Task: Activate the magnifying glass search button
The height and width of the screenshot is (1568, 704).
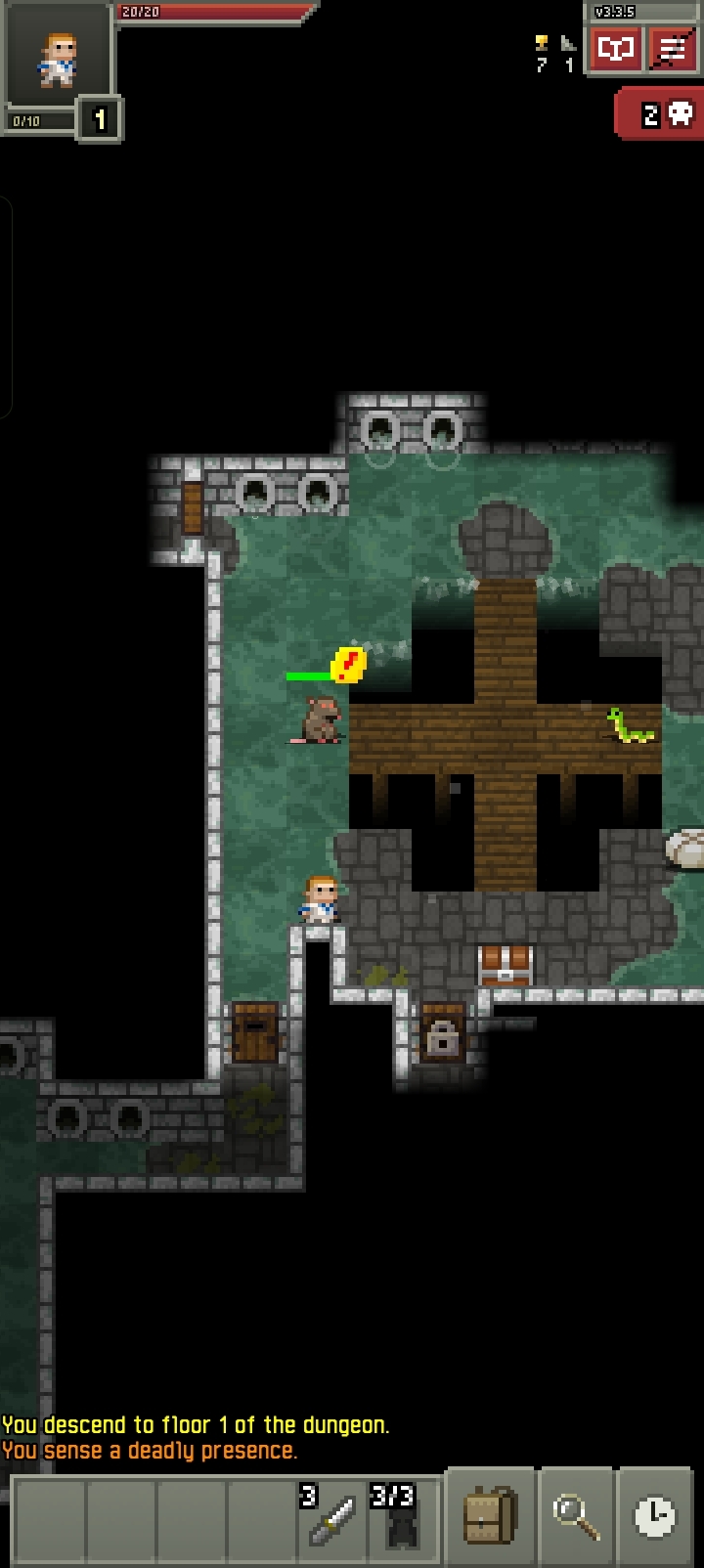Action: coord(575,1516)
